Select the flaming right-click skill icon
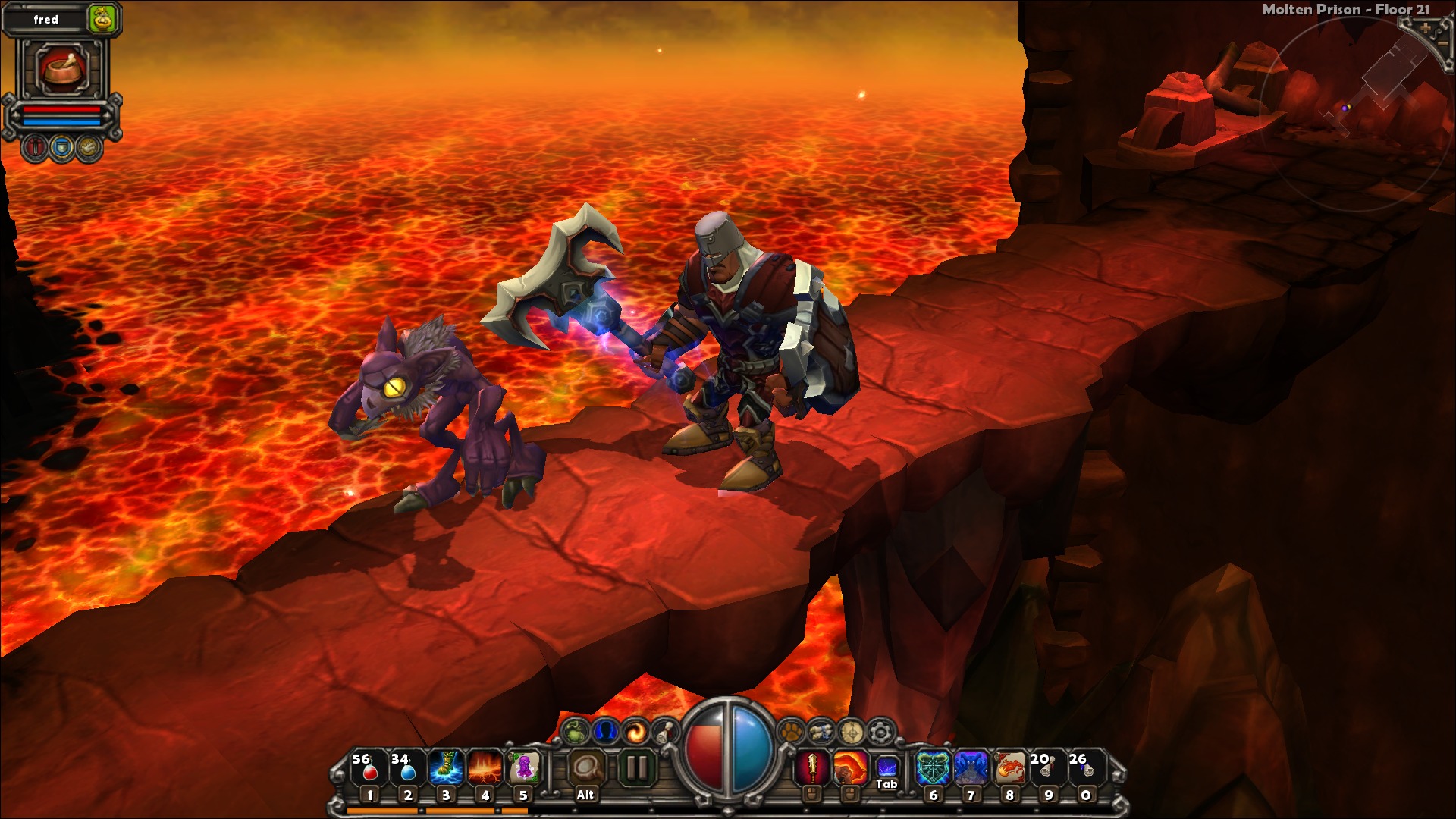 point(850,768)
